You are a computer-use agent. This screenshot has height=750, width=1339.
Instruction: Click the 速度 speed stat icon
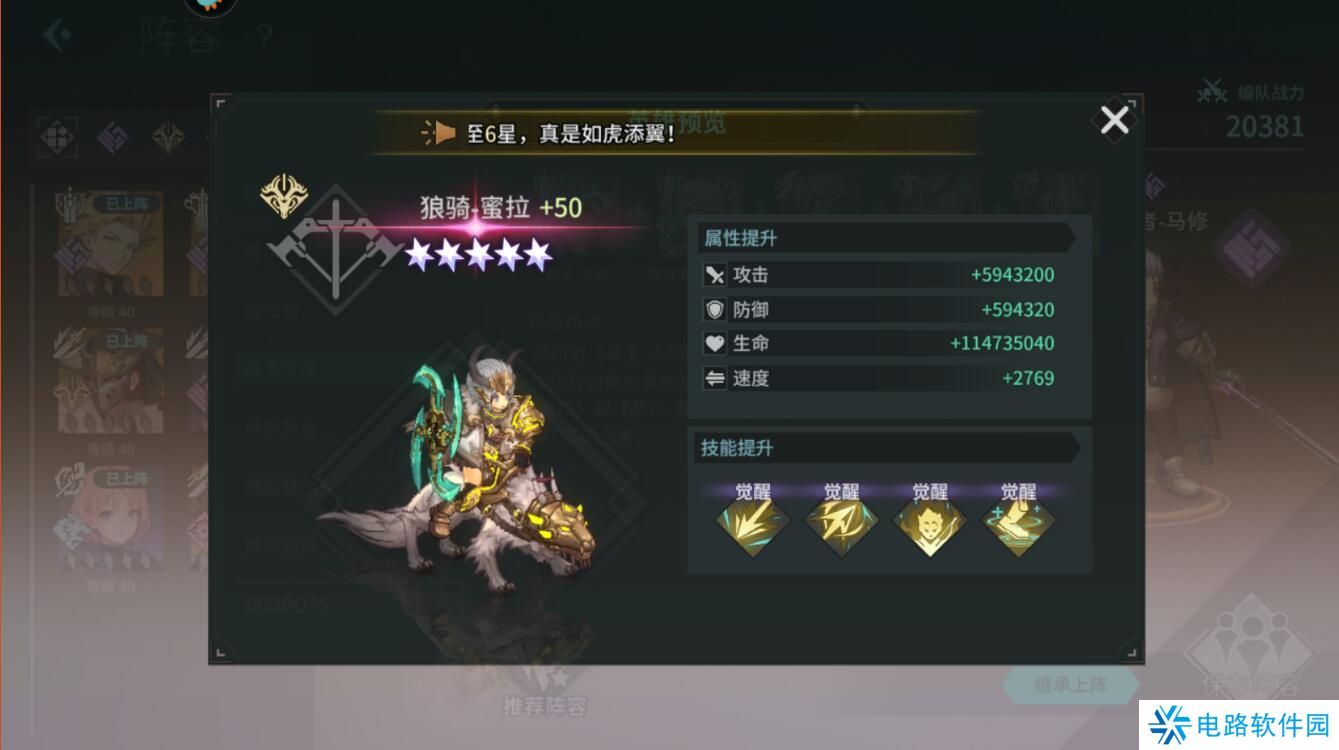point(714,378)
